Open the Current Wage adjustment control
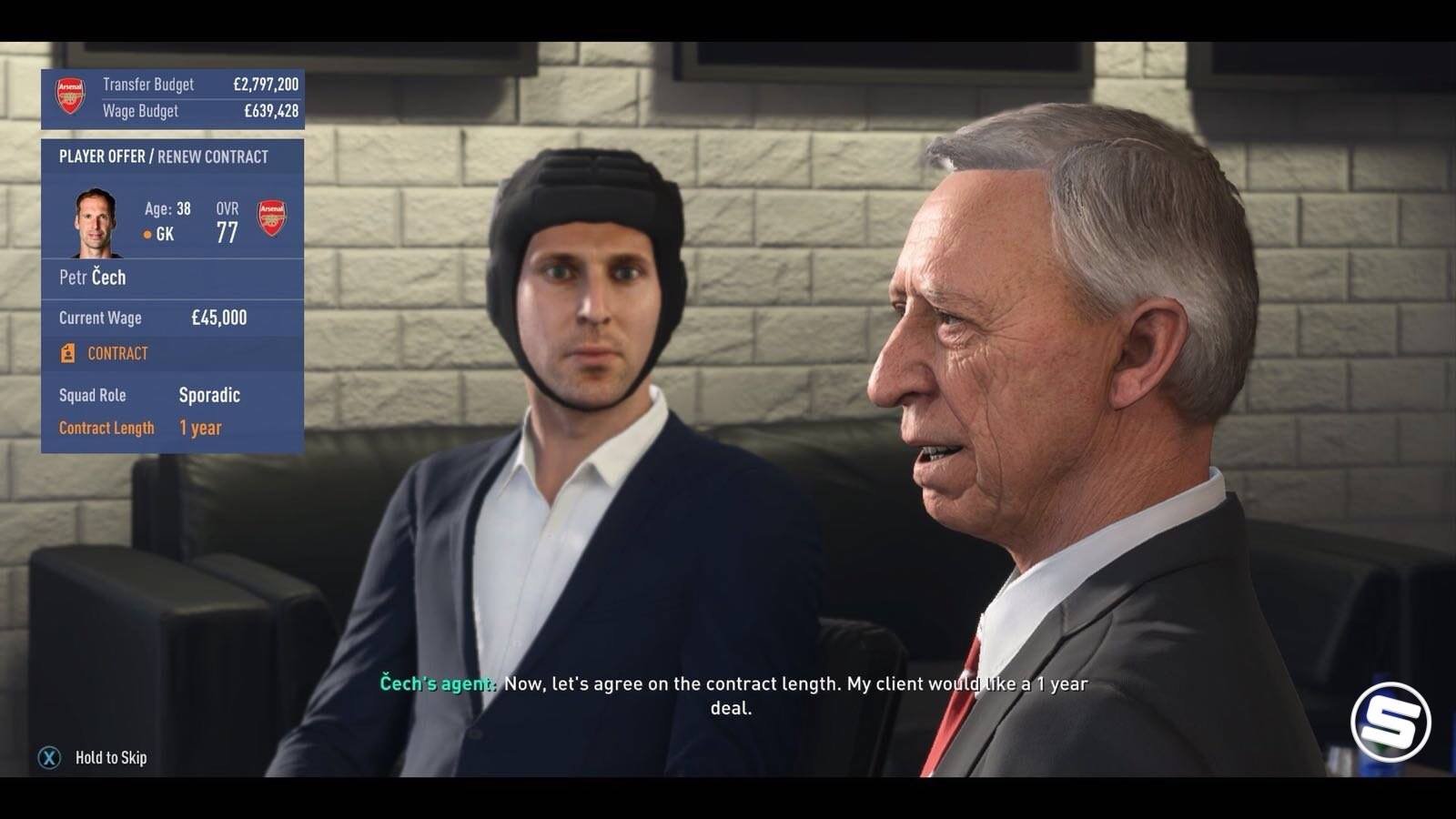Image resolution: width=1456 pixels, height=819 pixels. [x=100, y=318]
